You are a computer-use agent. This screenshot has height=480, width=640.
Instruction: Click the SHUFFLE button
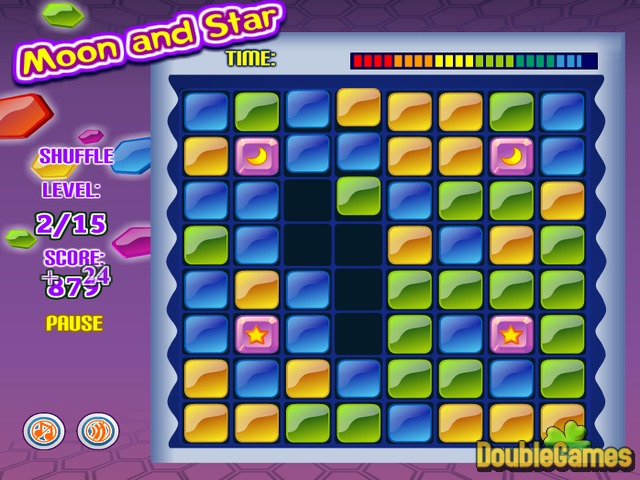tap(76, 157)
